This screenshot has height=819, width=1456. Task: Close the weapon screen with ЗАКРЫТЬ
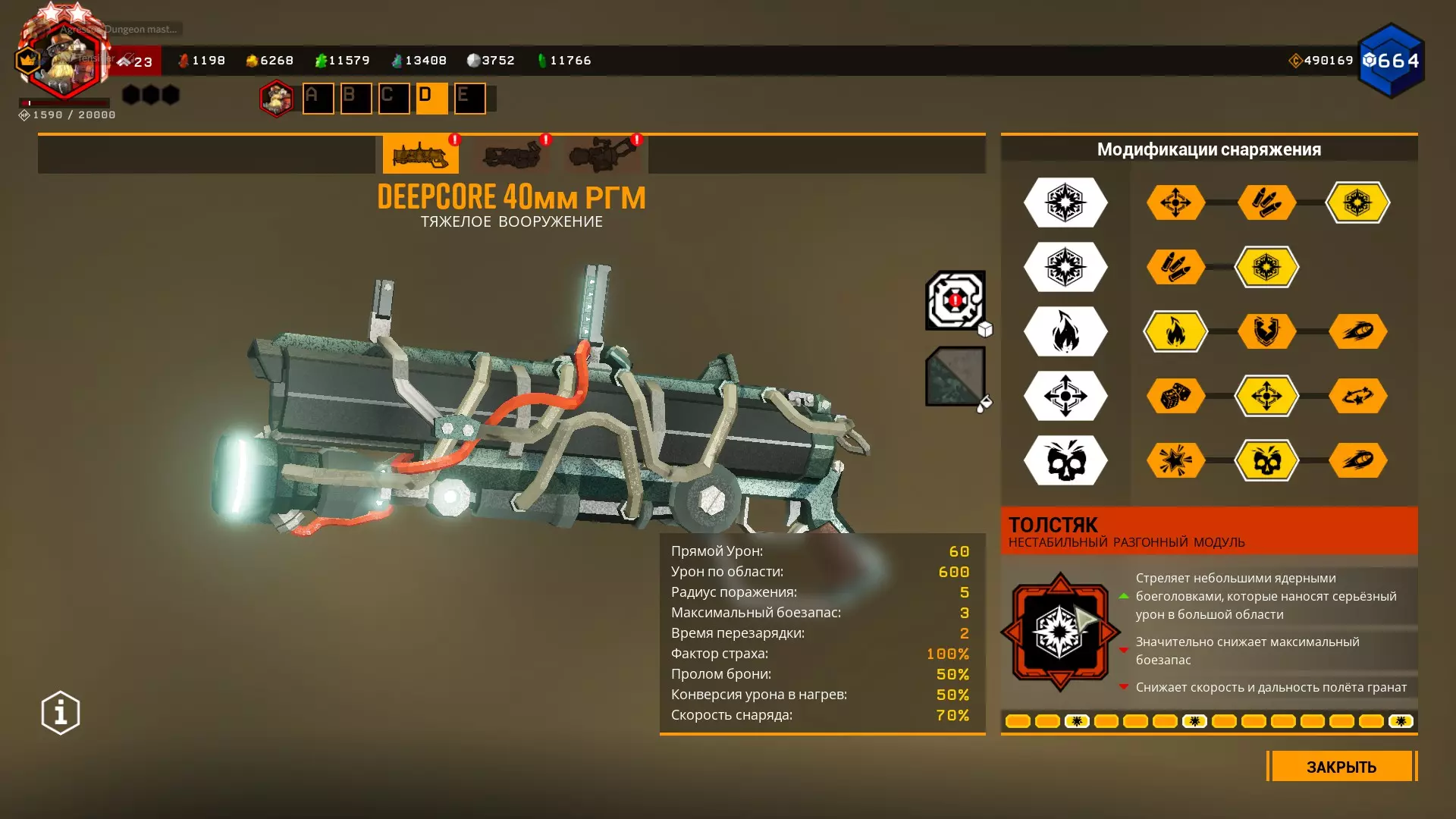(x=1341, y=767)
